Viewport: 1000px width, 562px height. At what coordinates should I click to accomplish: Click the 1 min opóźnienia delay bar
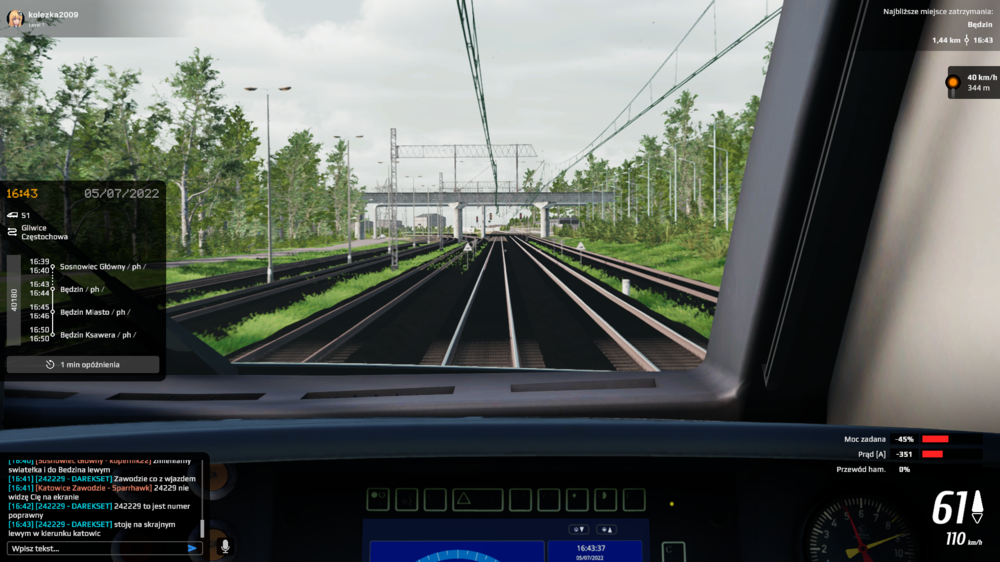83,365
